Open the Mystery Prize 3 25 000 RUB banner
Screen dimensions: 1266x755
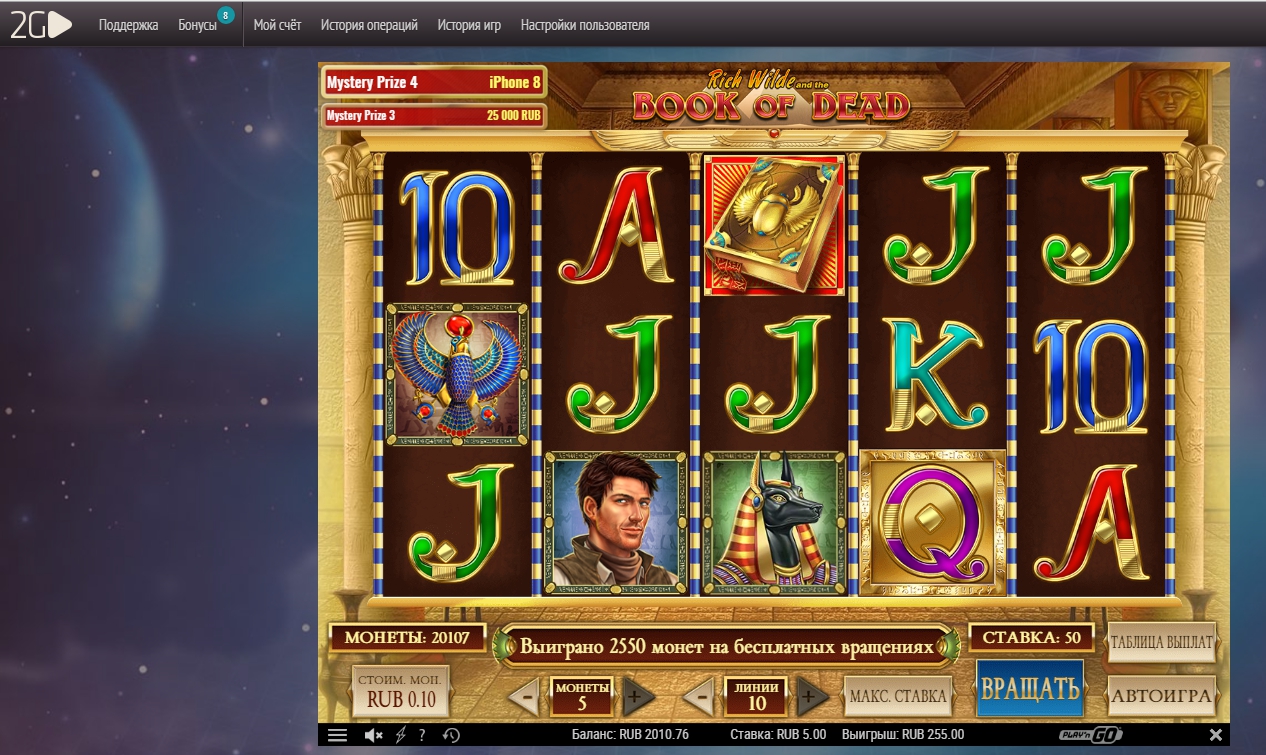point(433,116)
